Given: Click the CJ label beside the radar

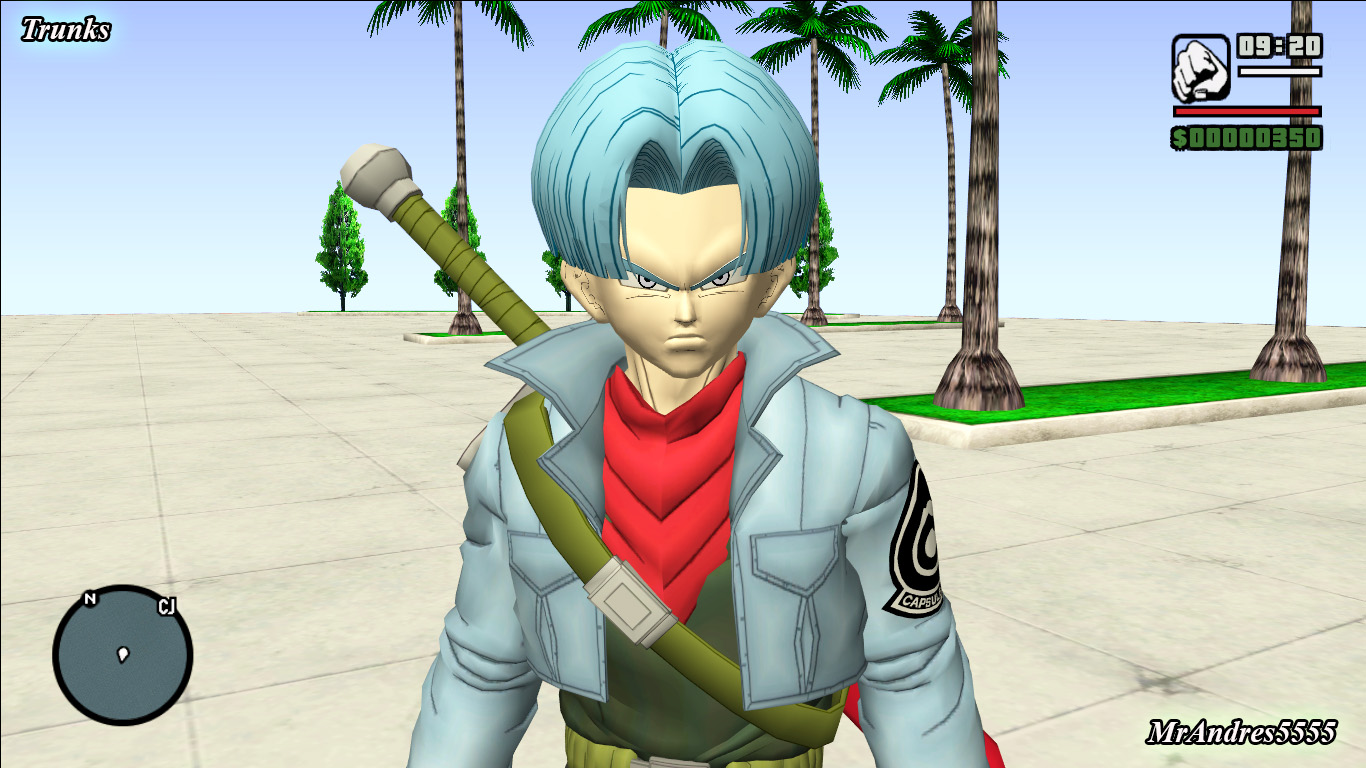Looking at the screenshot, I should coord(166,606).
